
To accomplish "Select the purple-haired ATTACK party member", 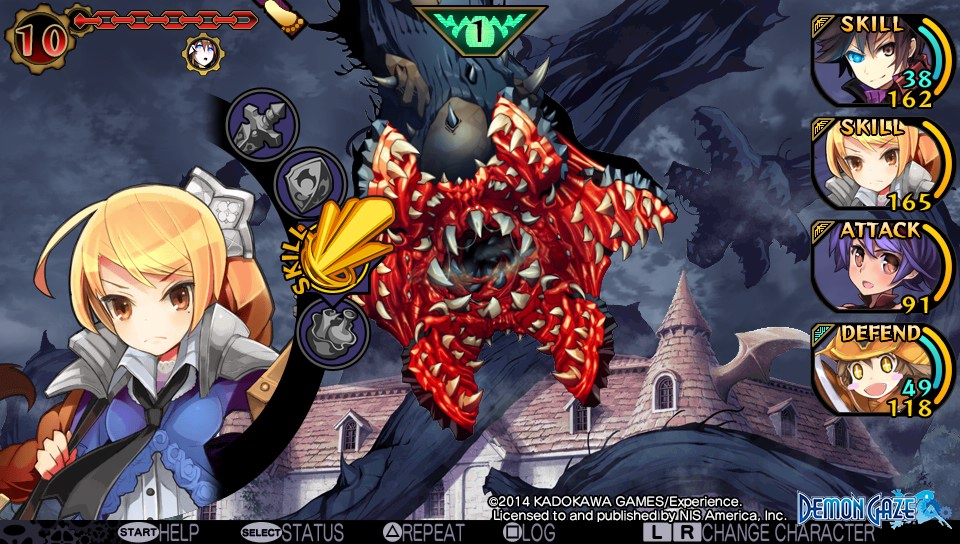I will 876,266.
